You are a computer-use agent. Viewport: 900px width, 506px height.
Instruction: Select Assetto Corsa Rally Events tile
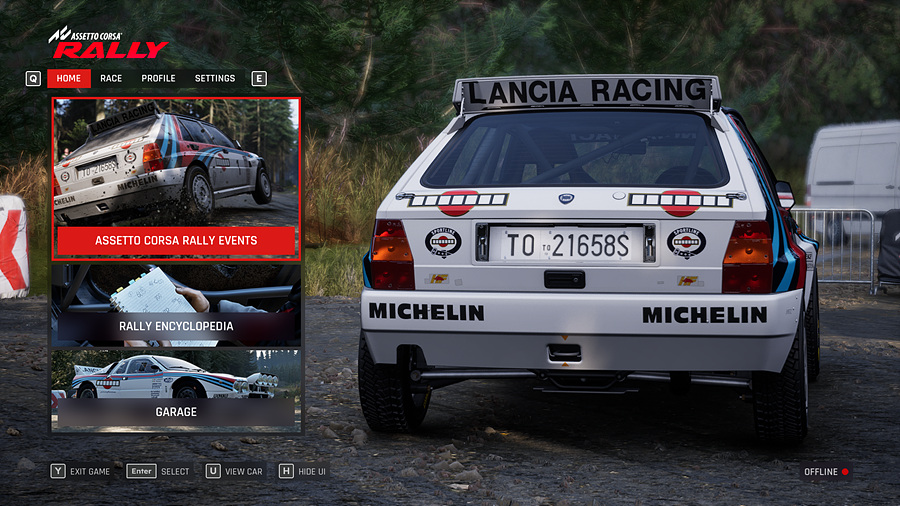[176, 180]
